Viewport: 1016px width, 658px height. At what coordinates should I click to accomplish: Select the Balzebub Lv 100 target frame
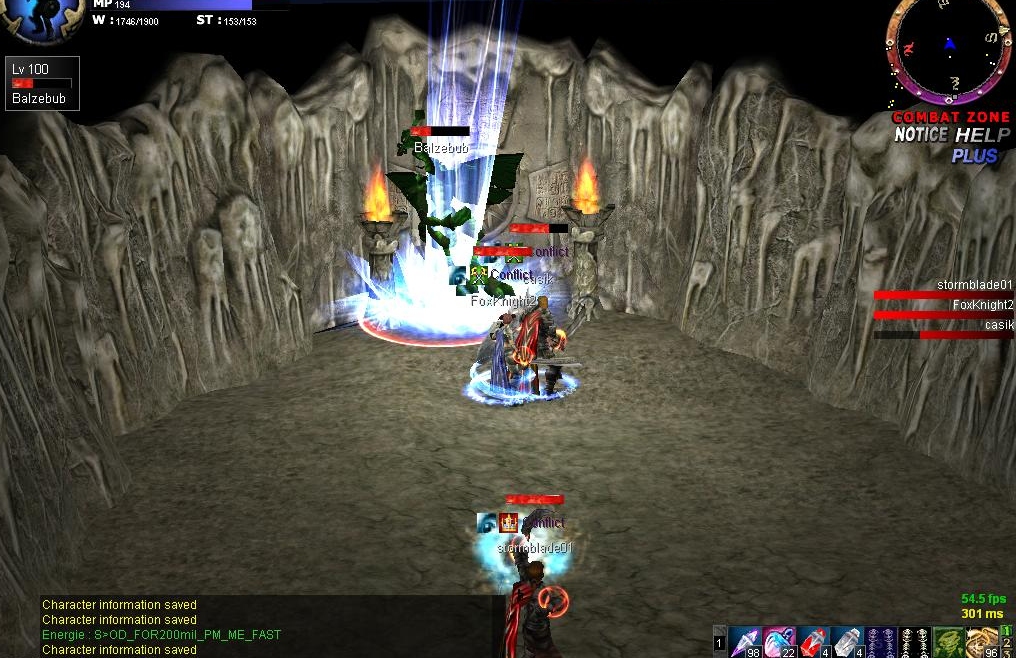click(x=42, y=83)
